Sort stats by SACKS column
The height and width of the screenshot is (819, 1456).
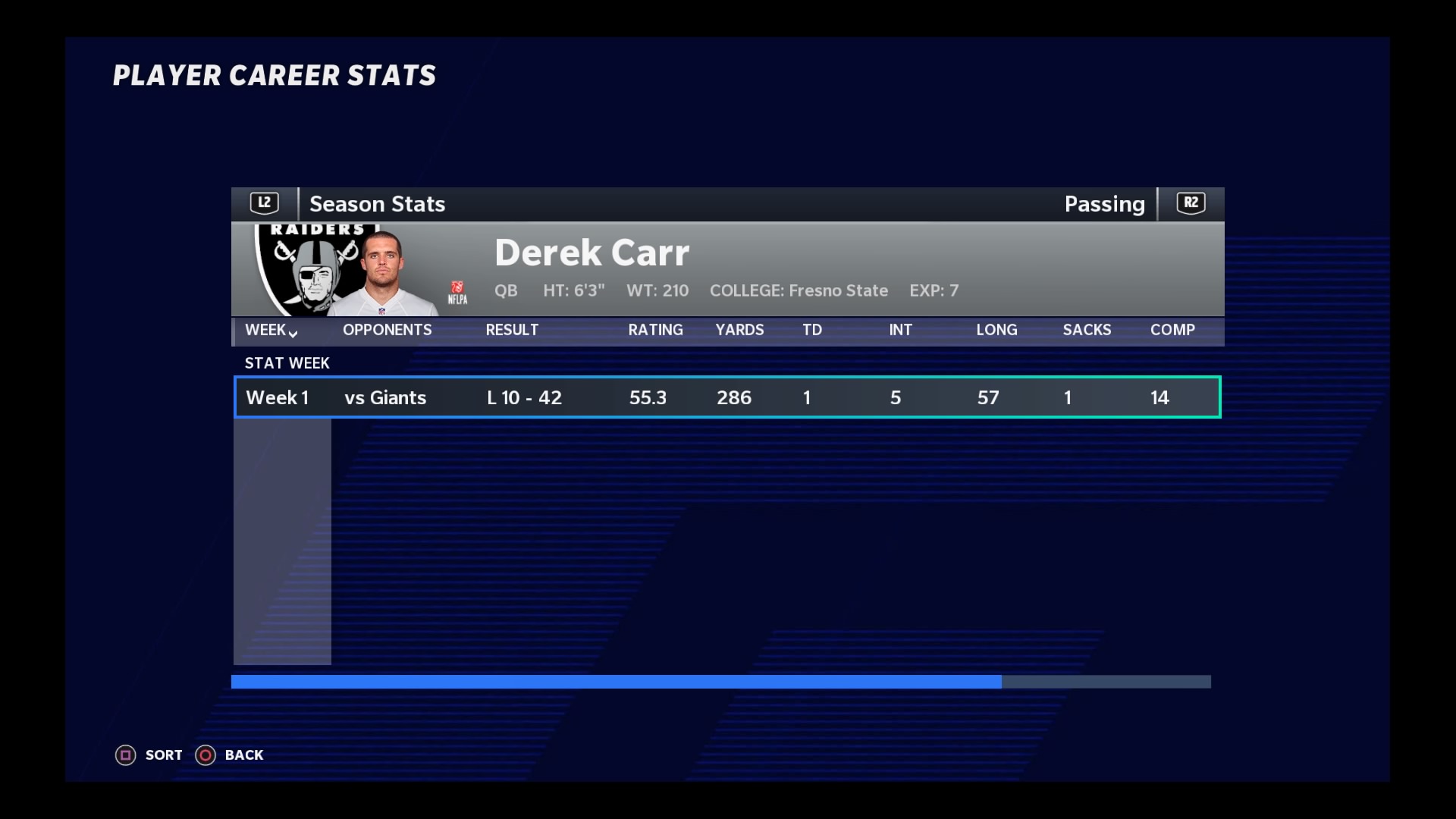point(1087,331)
